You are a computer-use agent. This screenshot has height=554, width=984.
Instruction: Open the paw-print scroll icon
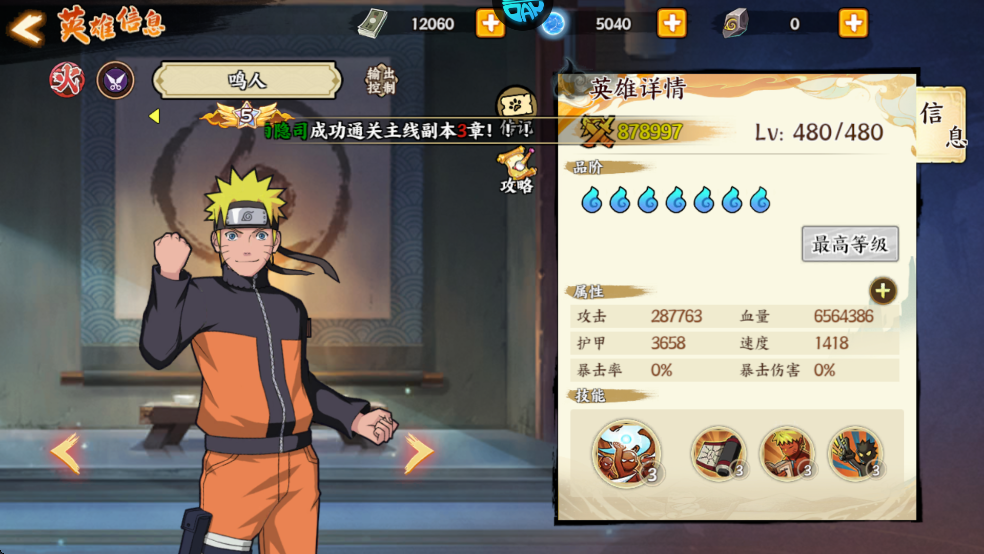pyautogui.click(x=517, y=106)
